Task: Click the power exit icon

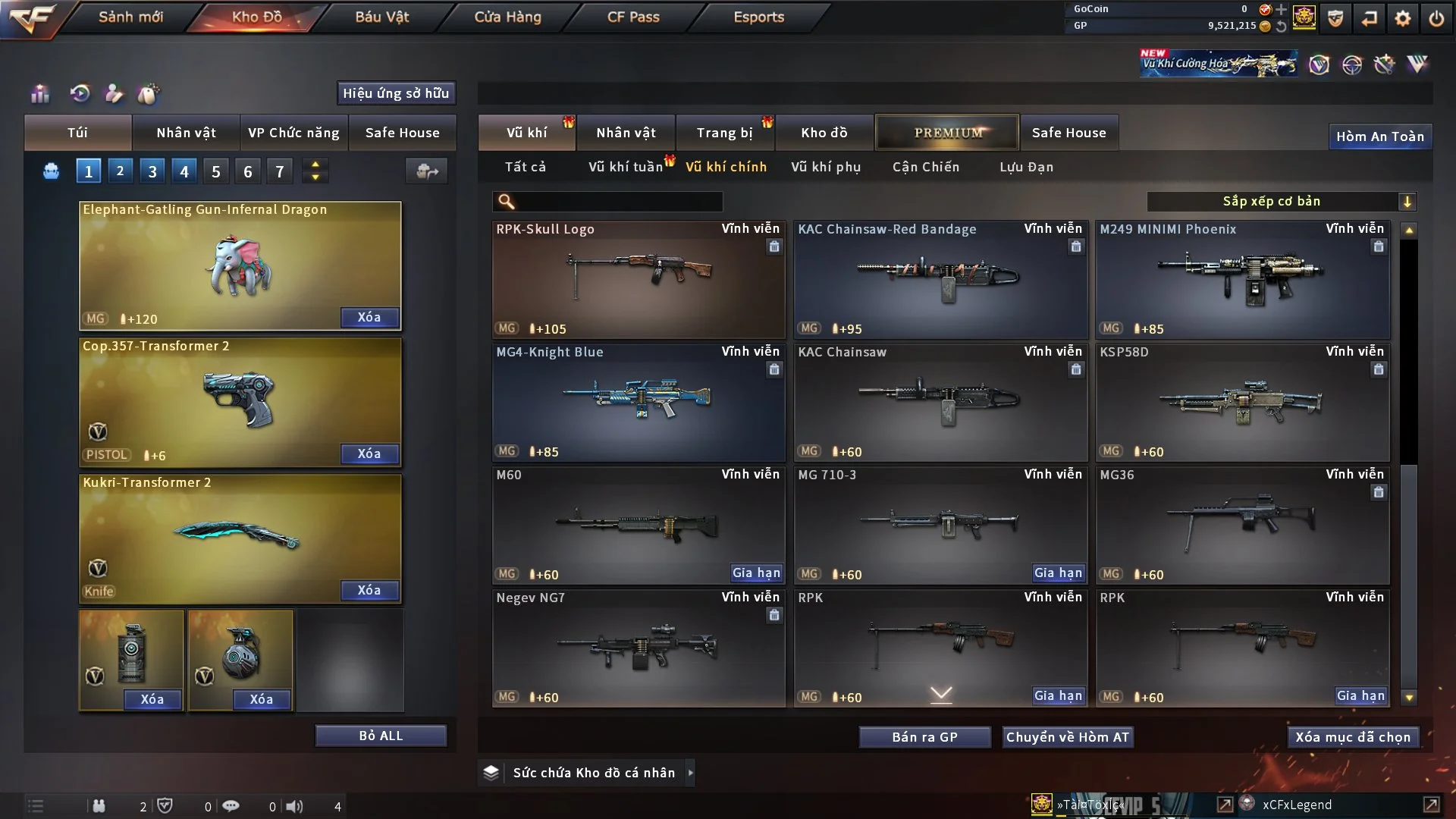Action: click(x=1436, y=18)
